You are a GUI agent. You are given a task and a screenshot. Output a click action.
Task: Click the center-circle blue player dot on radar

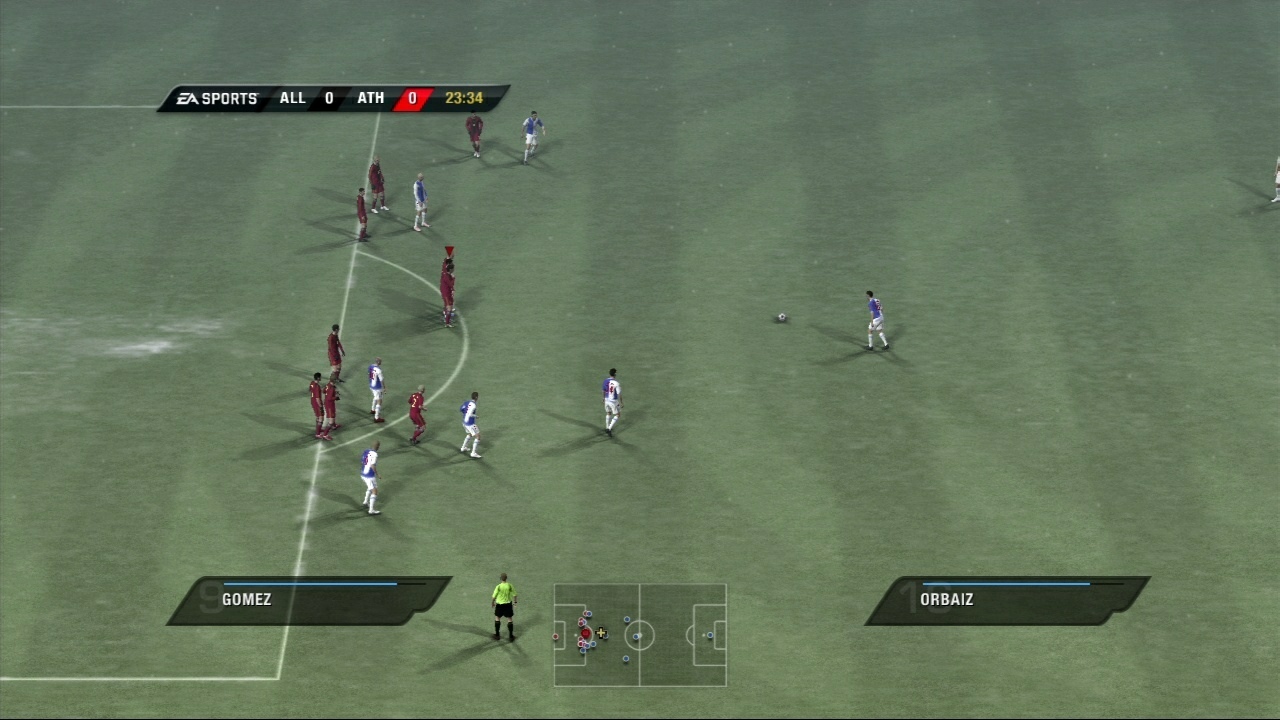[636, 636]
